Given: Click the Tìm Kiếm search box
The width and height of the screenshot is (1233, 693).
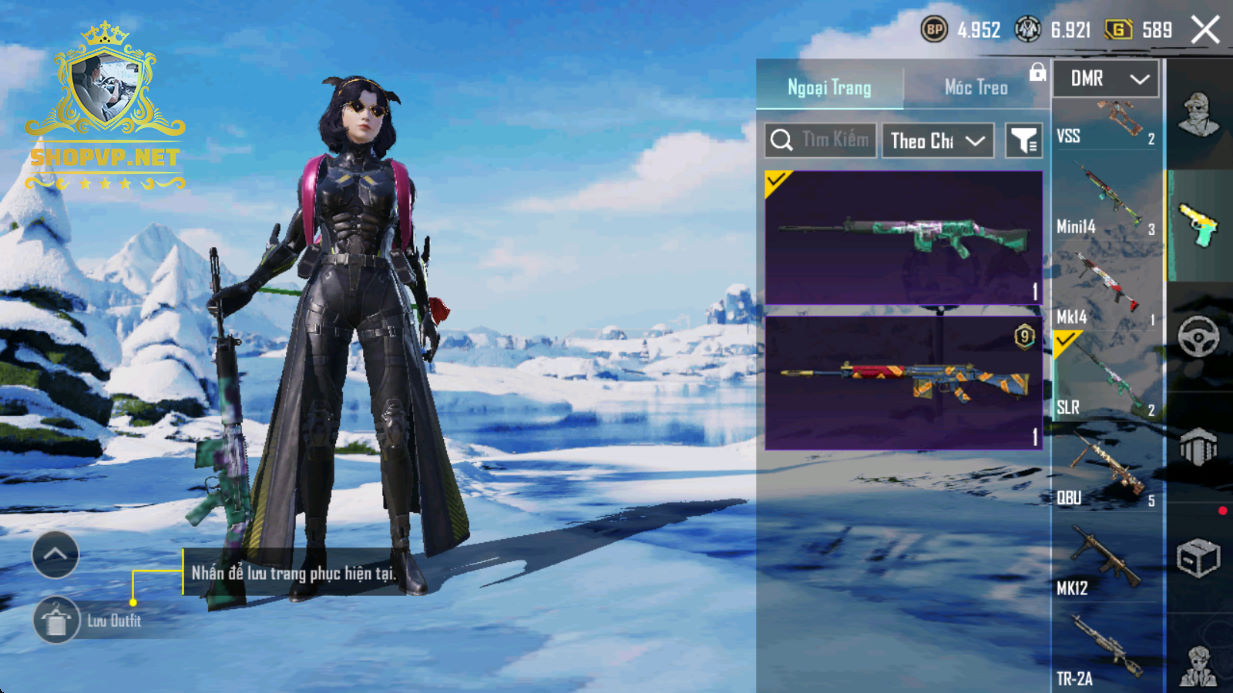Looking at the screenshot, I should coord(821,141).
